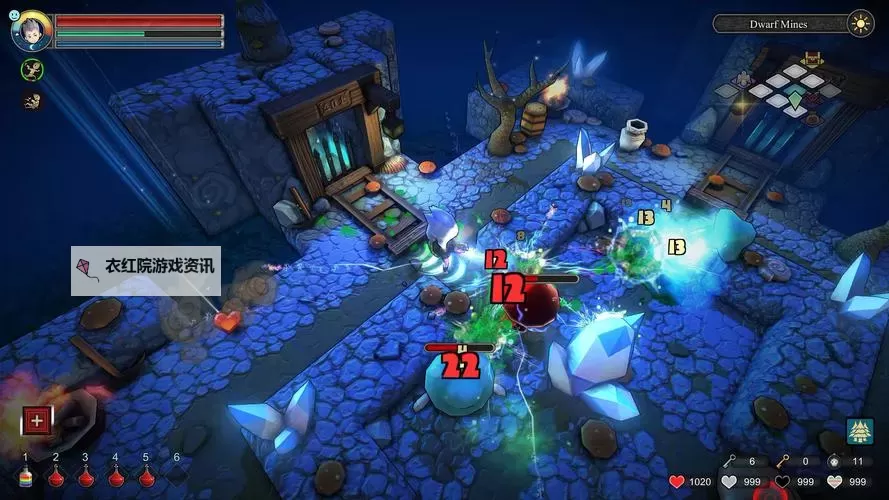Click the sun time-of-day icon
This screenshot has width=889, height=500.
[x=860, y=23]
